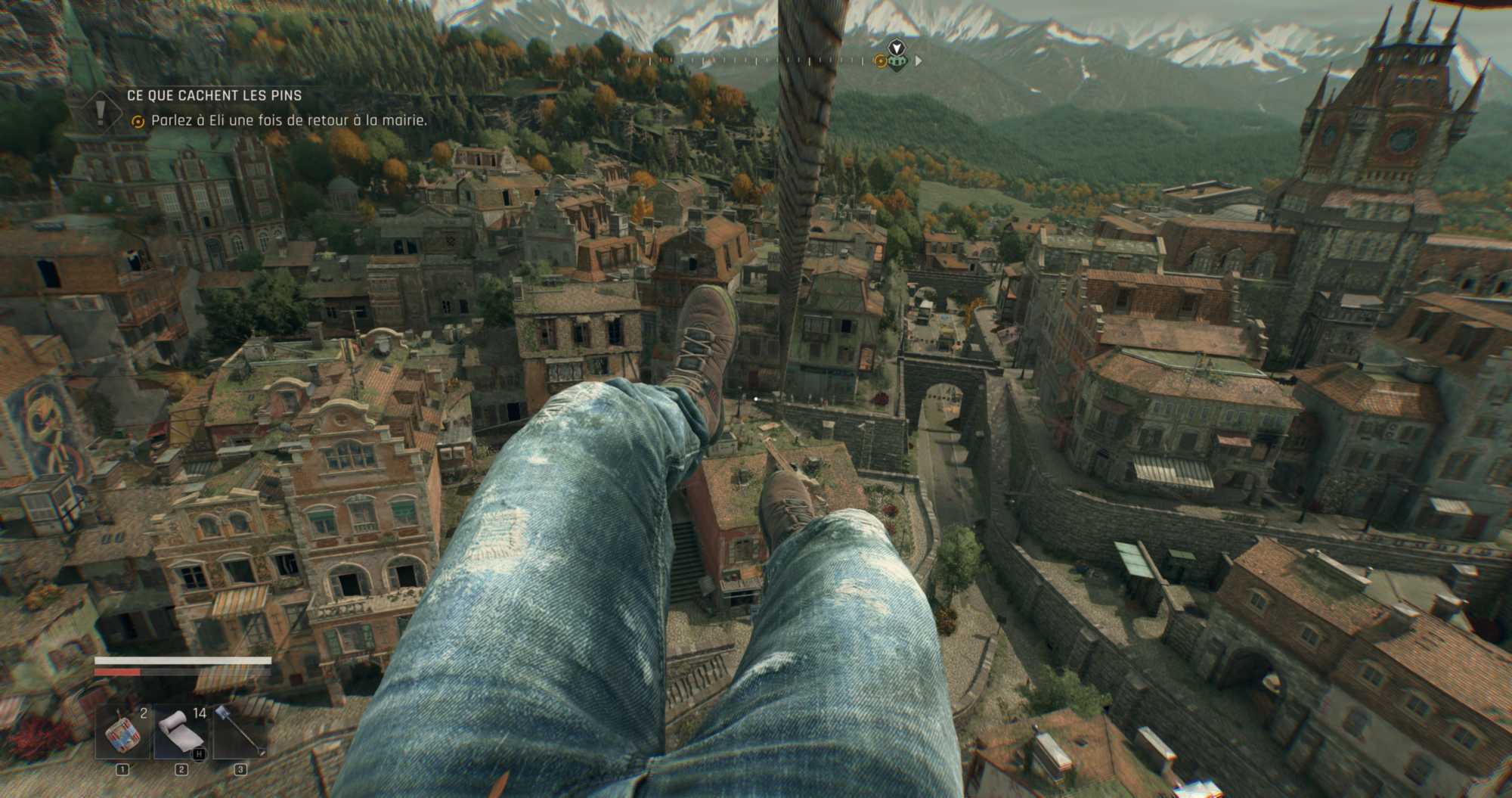Use the bandage roll in slot two
The width and height of the screenshot is (1512, 798).
(x=181, y=733)
